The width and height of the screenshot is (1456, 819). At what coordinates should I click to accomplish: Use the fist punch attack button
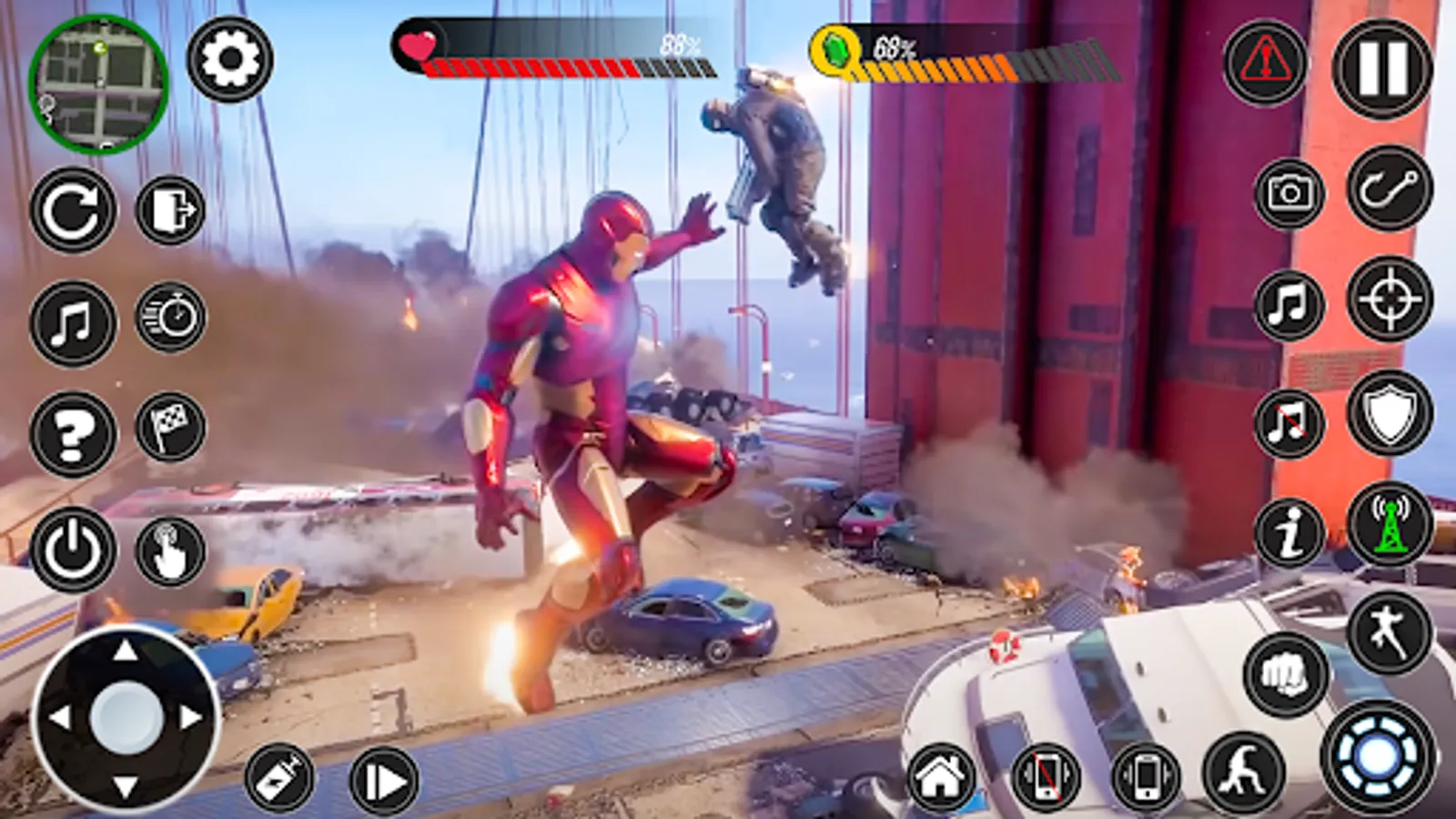tap(1285, 674)
